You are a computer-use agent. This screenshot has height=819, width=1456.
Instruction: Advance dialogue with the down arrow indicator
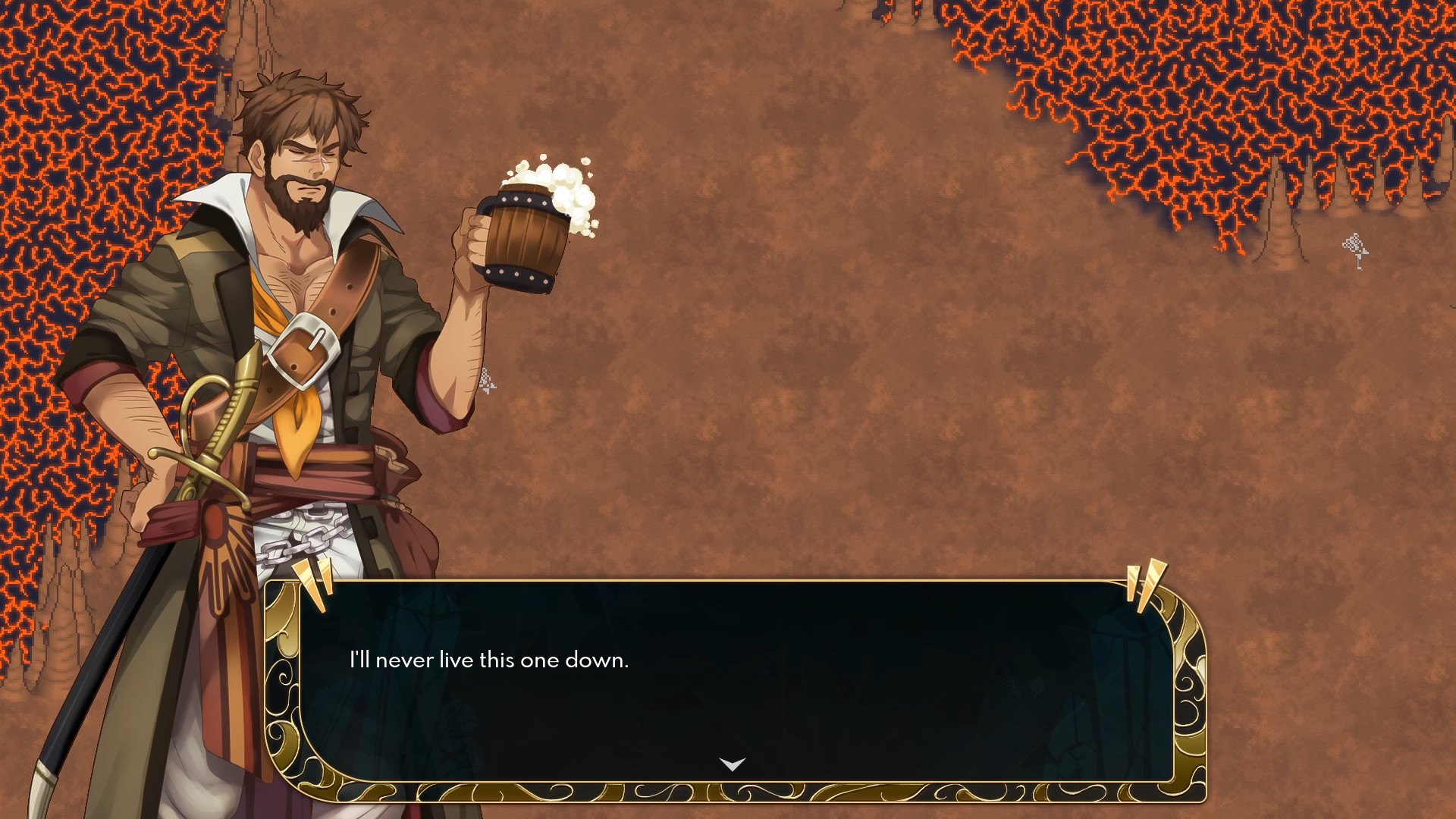click(x=732, y=764)
